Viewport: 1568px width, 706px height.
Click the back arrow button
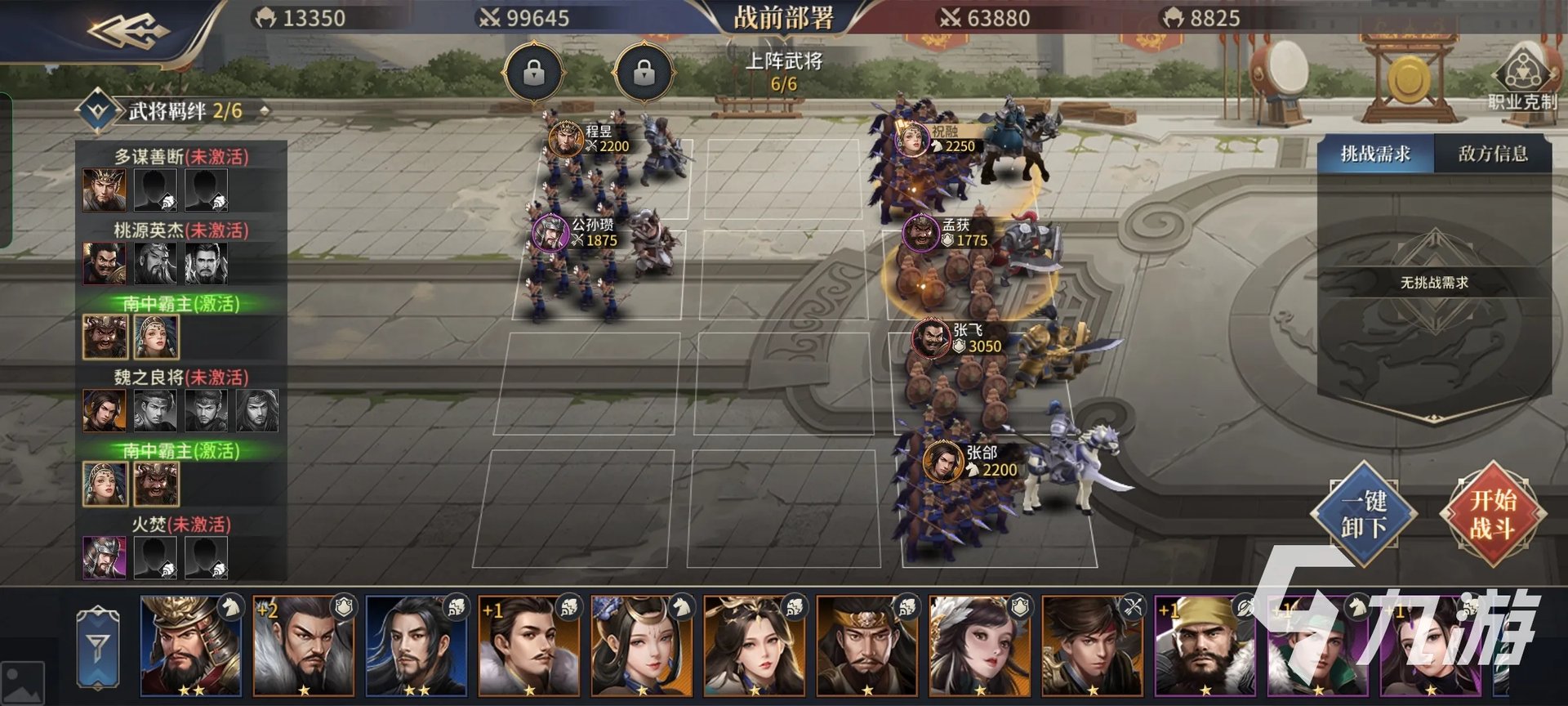[x=128, y=31]
